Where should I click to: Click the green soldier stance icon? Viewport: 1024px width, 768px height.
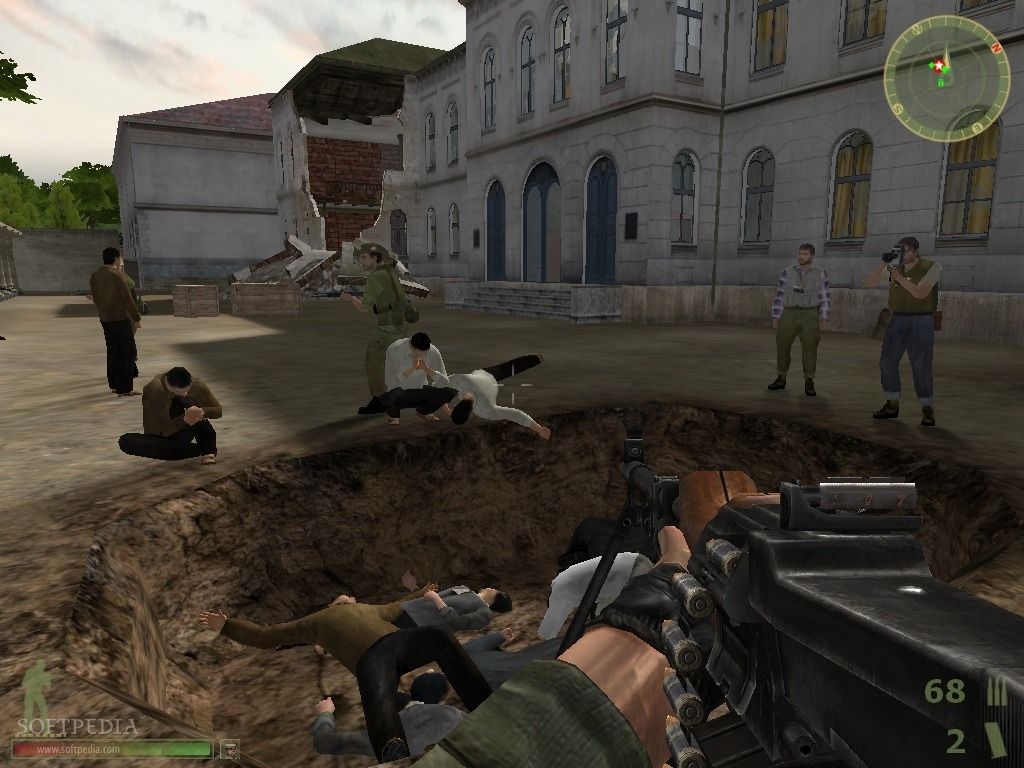tap(37, 691)
